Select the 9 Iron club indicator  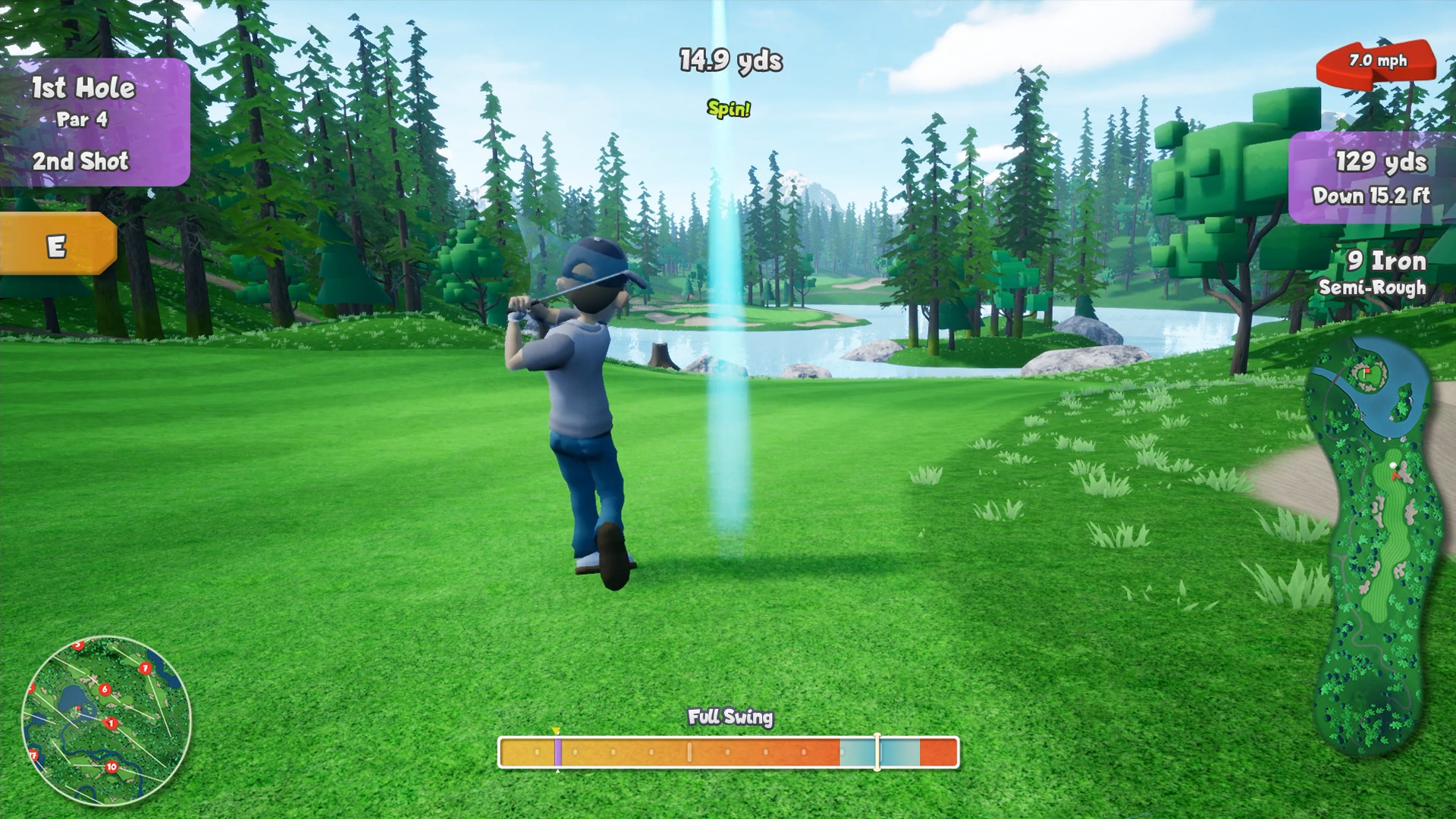pyautogui.click(x=1388, y=261)
